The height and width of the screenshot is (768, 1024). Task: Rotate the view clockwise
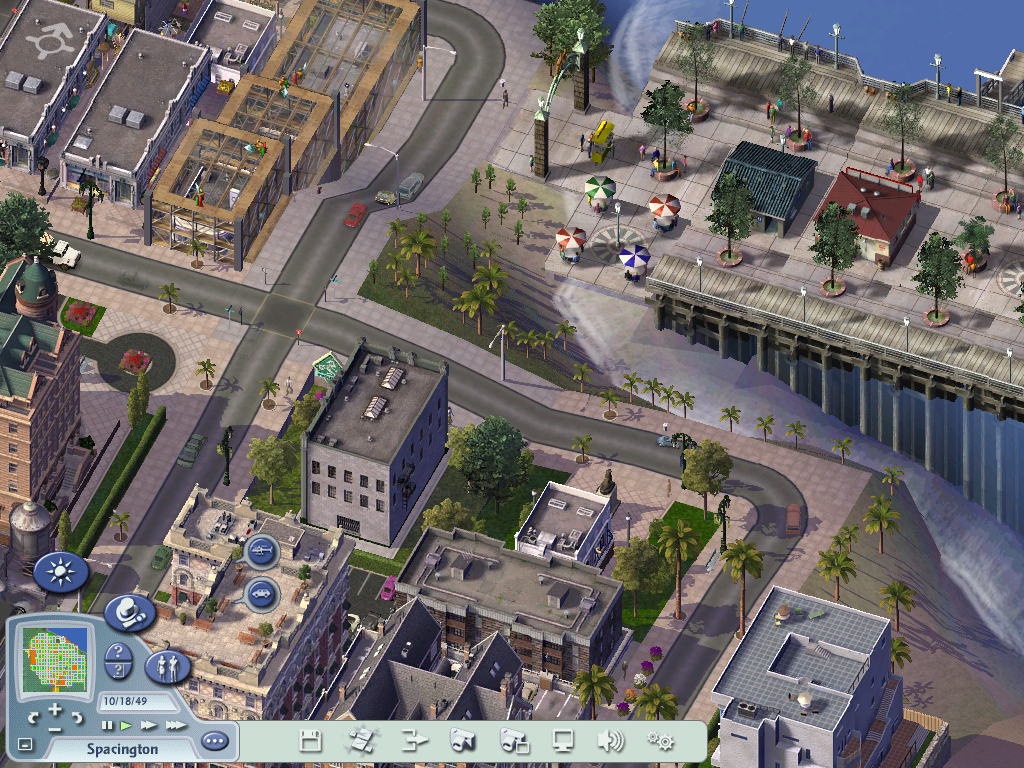coord(76,716)
